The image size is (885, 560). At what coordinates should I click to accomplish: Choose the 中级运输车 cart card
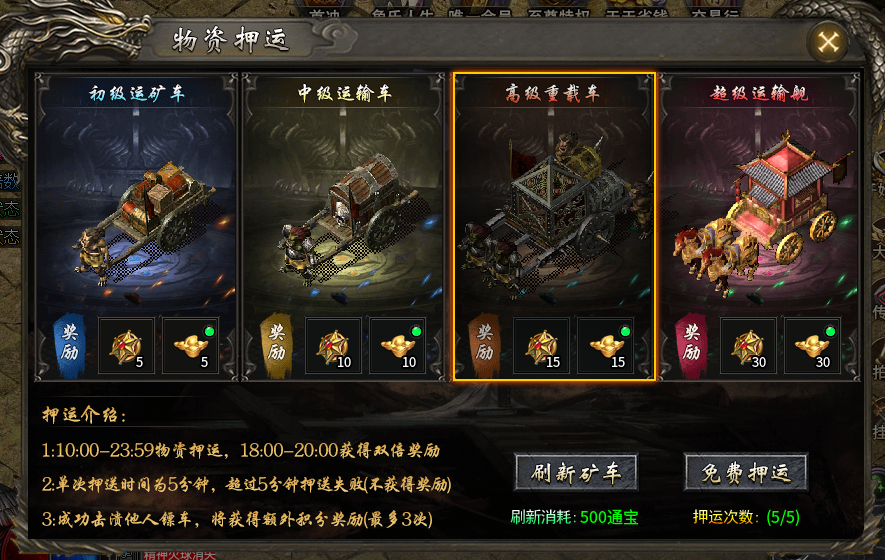(345, 200)
